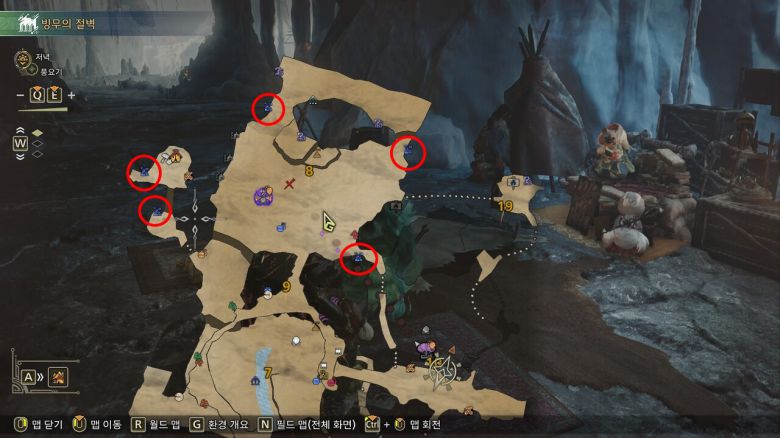Select the purple monster icon near area 8
Image resolution: width=780 pixels, height=438 pixels.
[264, 196]
